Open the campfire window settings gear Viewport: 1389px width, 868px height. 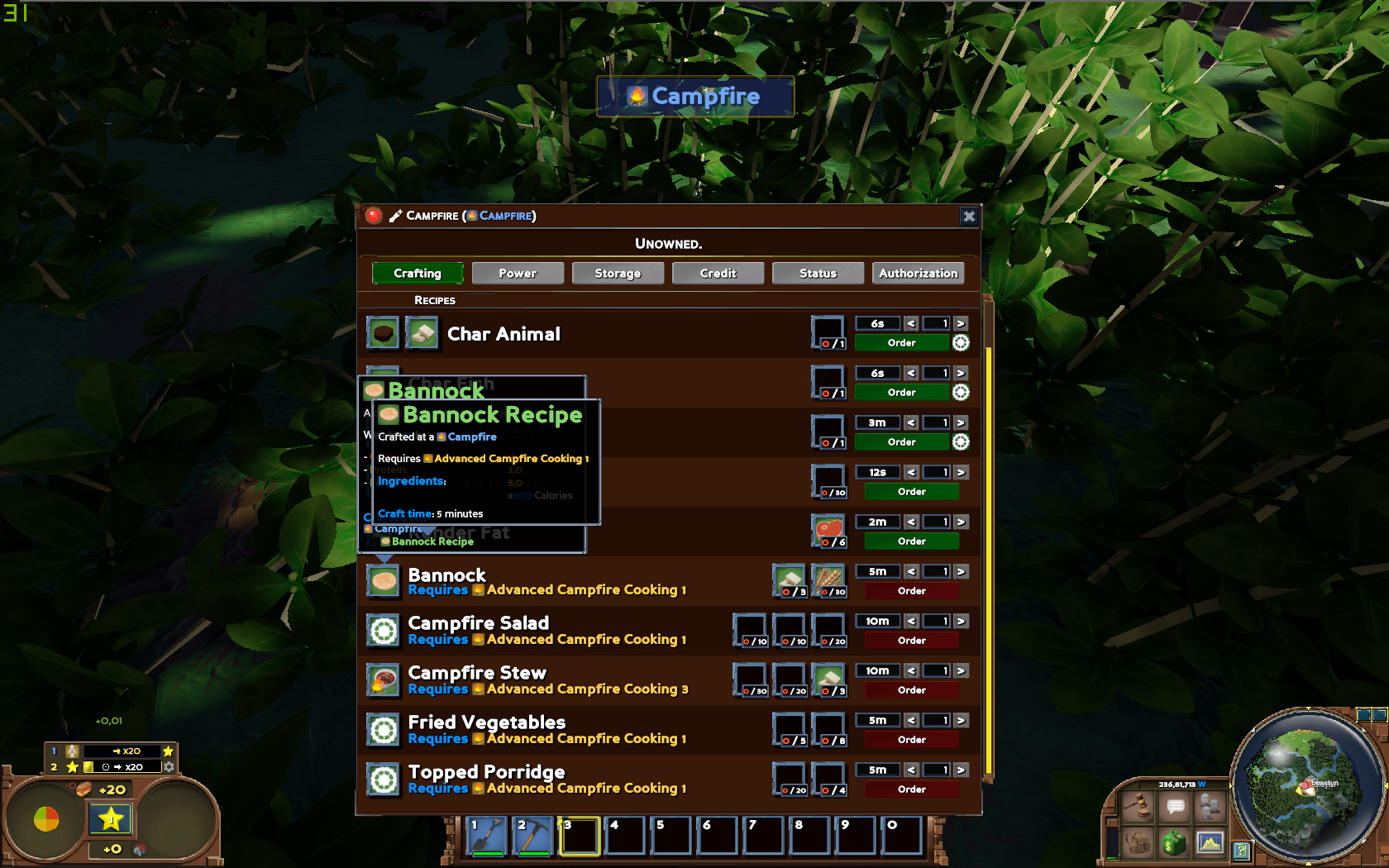pyautogui.click(x=968, y=216)
